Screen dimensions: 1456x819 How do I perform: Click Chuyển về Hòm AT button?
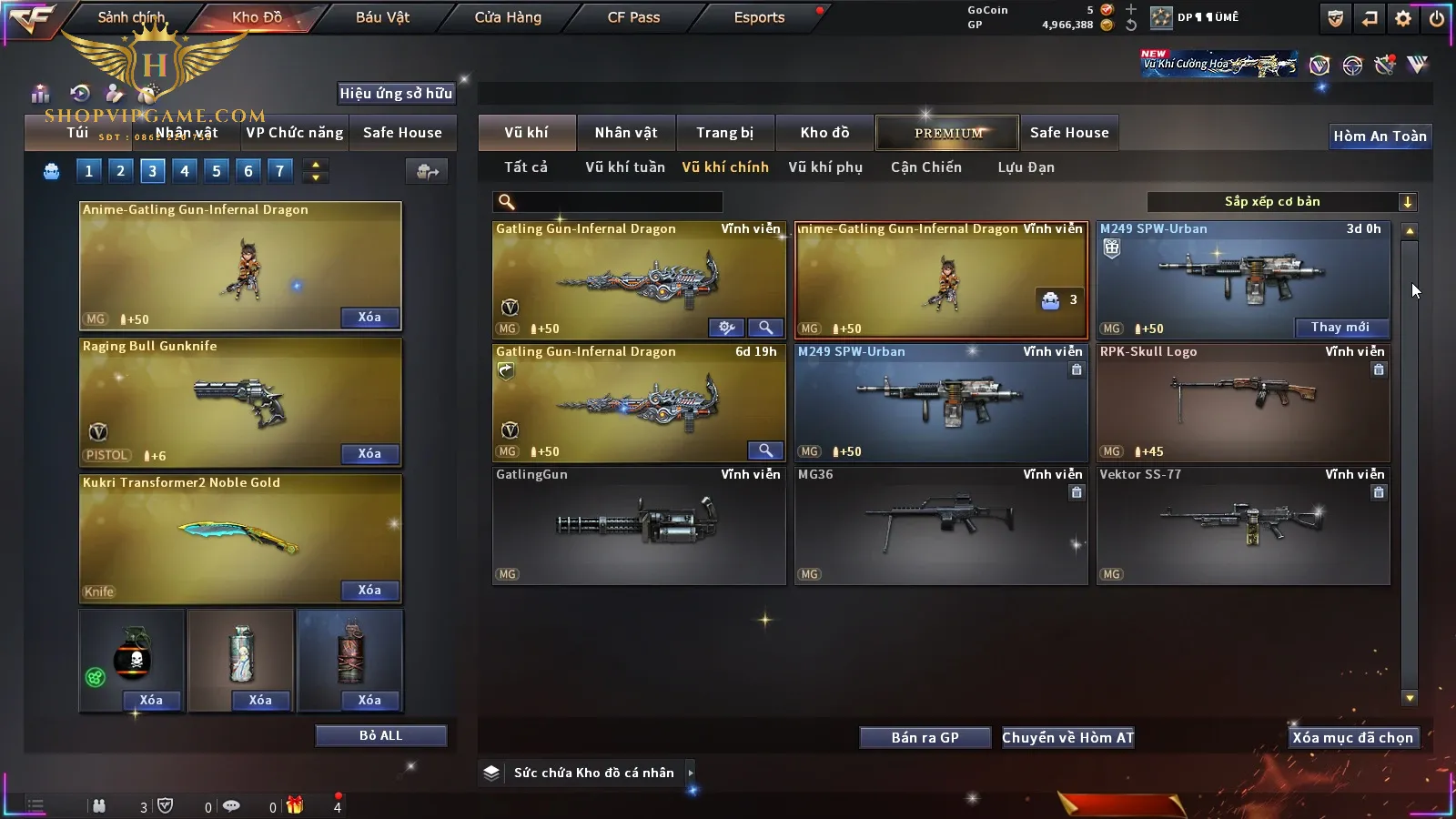click(x=1067, y=738)
